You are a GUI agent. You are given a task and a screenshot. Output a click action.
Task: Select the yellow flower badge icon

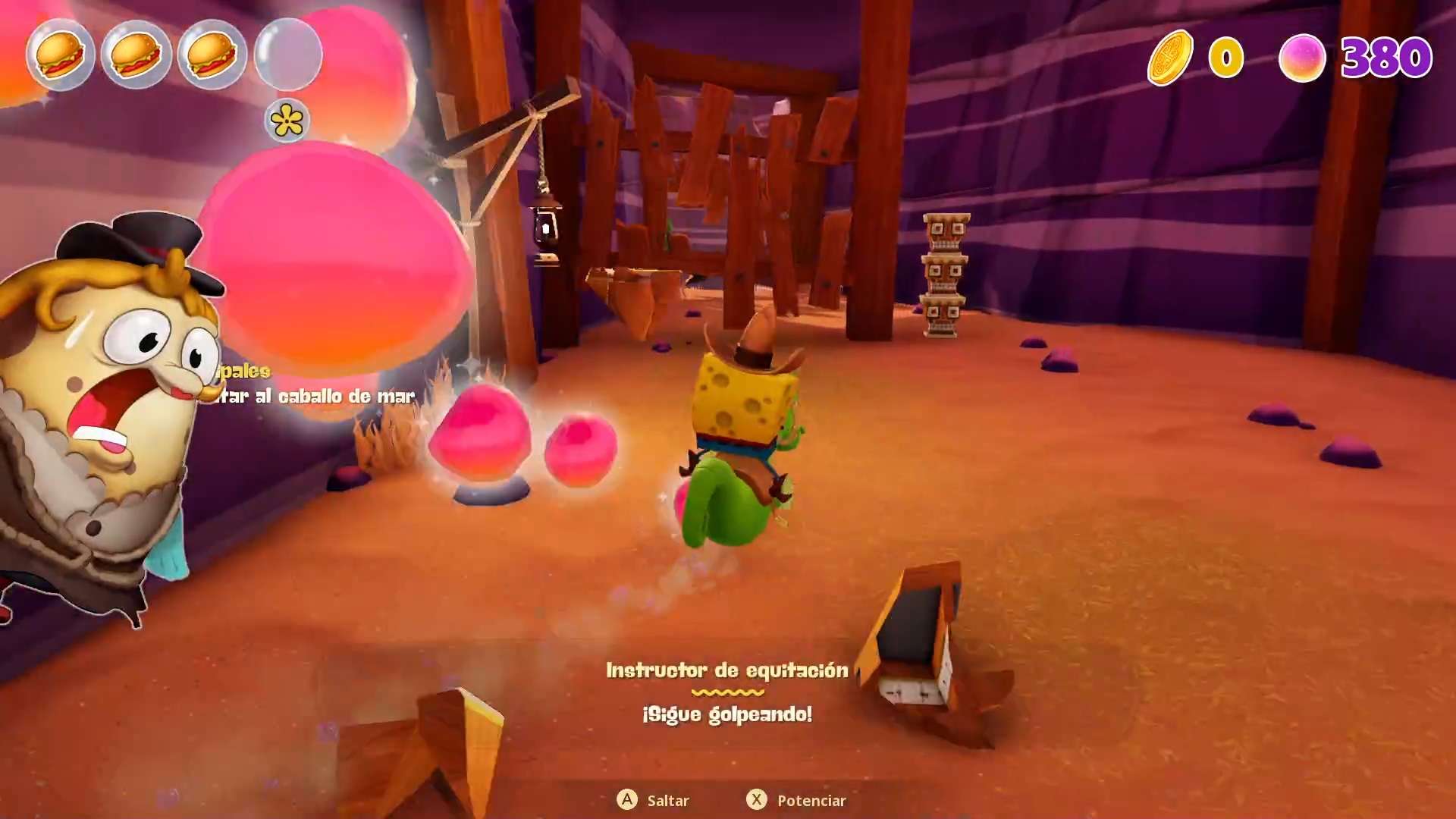click(287, 121)
